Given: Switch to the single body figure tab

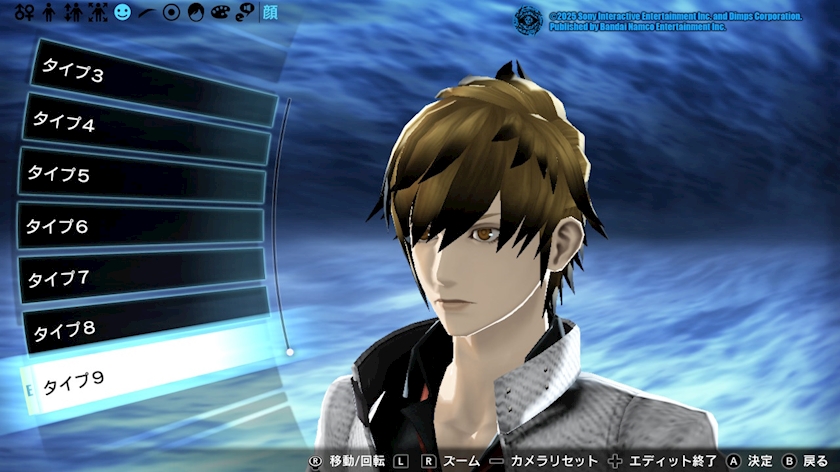Looking at the screenshot, I should tap(49, 13).
